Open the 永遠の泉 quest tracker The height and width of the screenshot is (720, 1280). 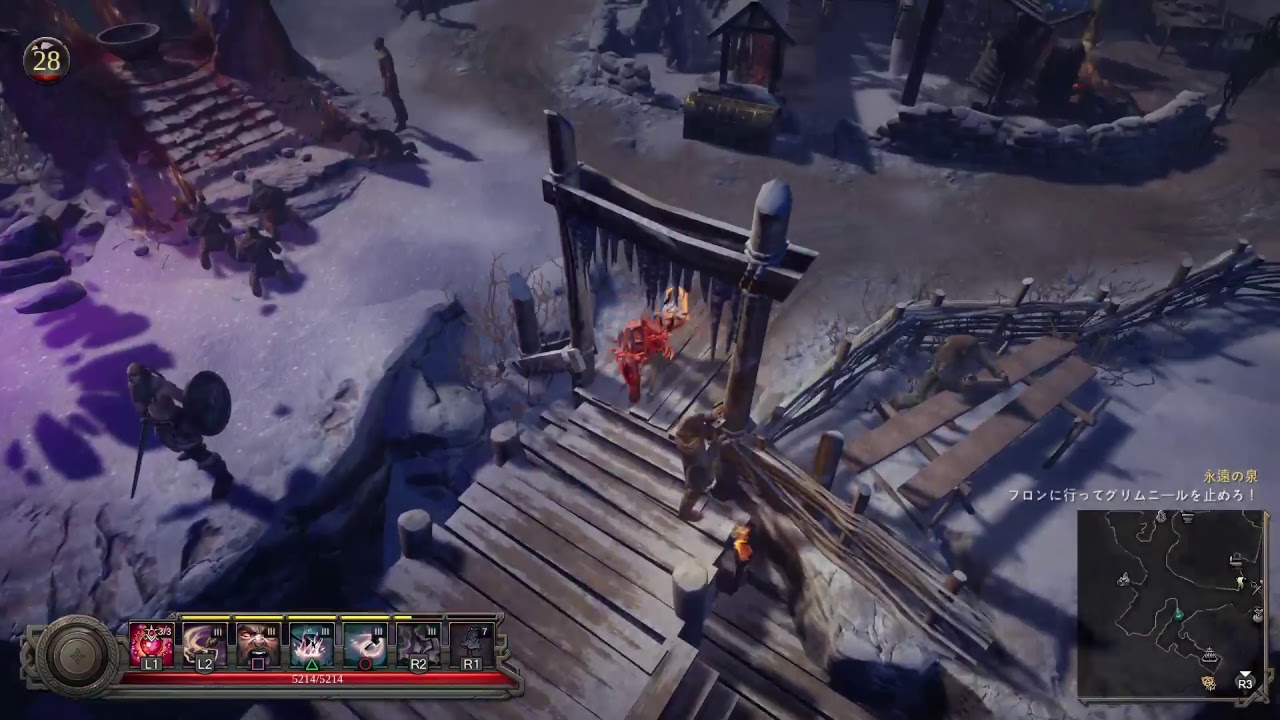[1227, 478]
